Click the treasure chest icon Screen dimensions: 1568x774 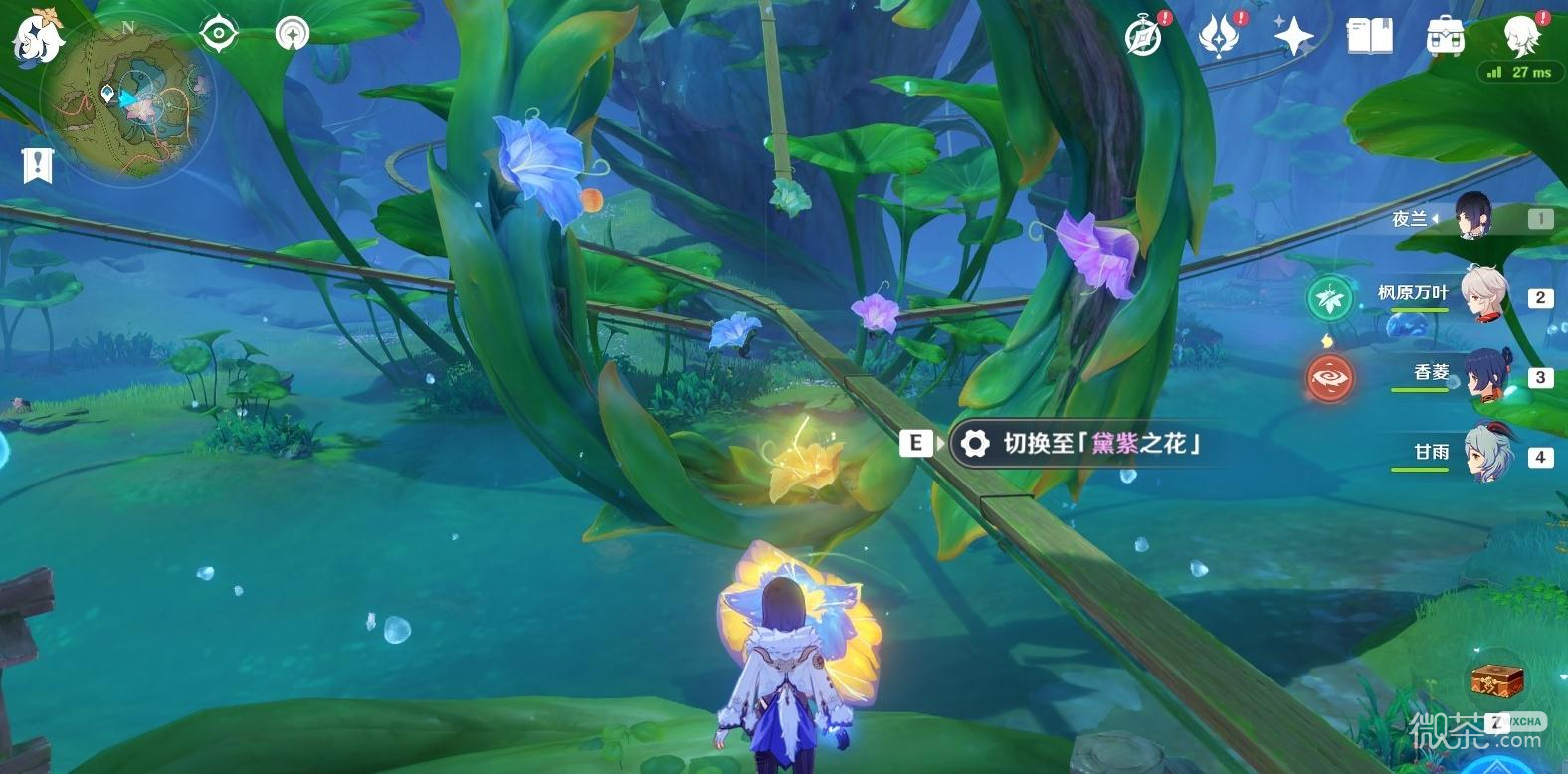coord(1497,680)
